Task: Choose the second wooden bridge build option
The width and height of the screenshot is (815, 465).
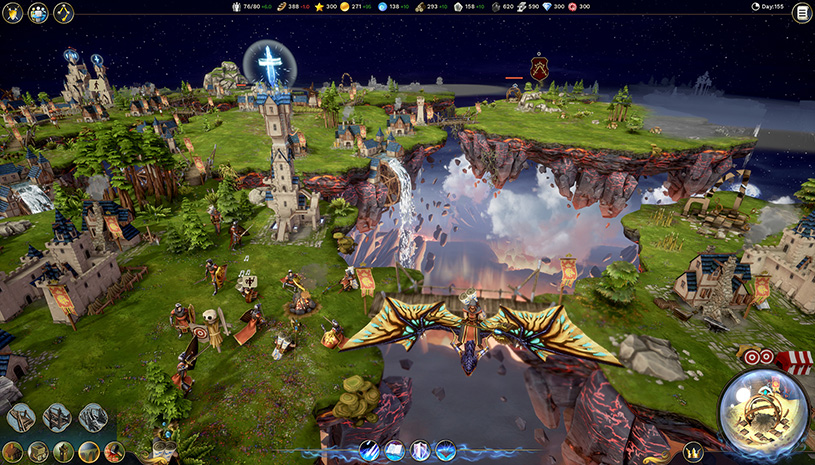Action: (x=57, y=417)
